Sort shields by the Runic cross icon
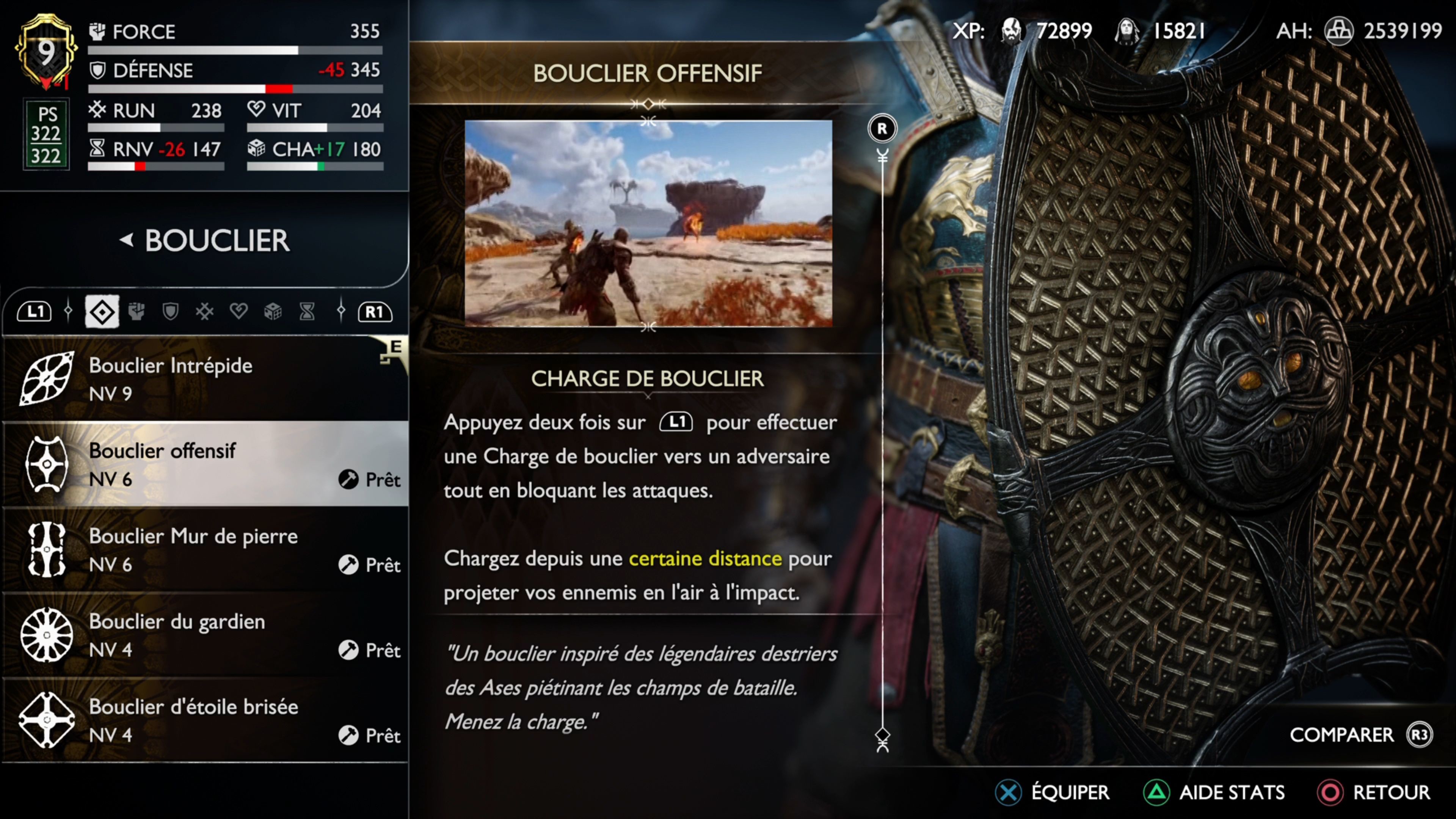1456x819 pixels. (x=205, y=311)
